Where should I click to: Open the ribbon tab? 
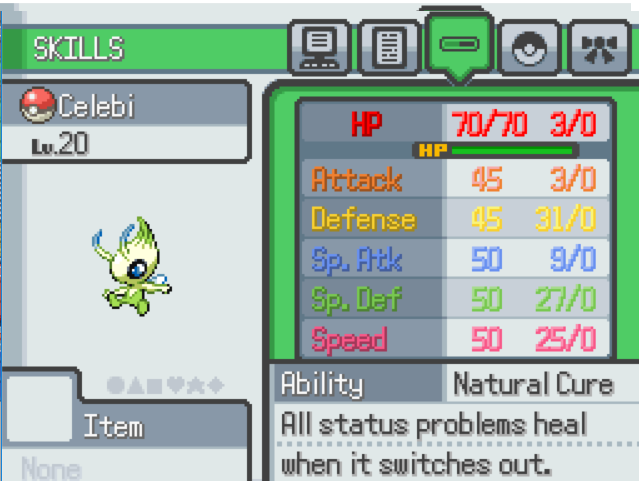[x=598, y=48]
